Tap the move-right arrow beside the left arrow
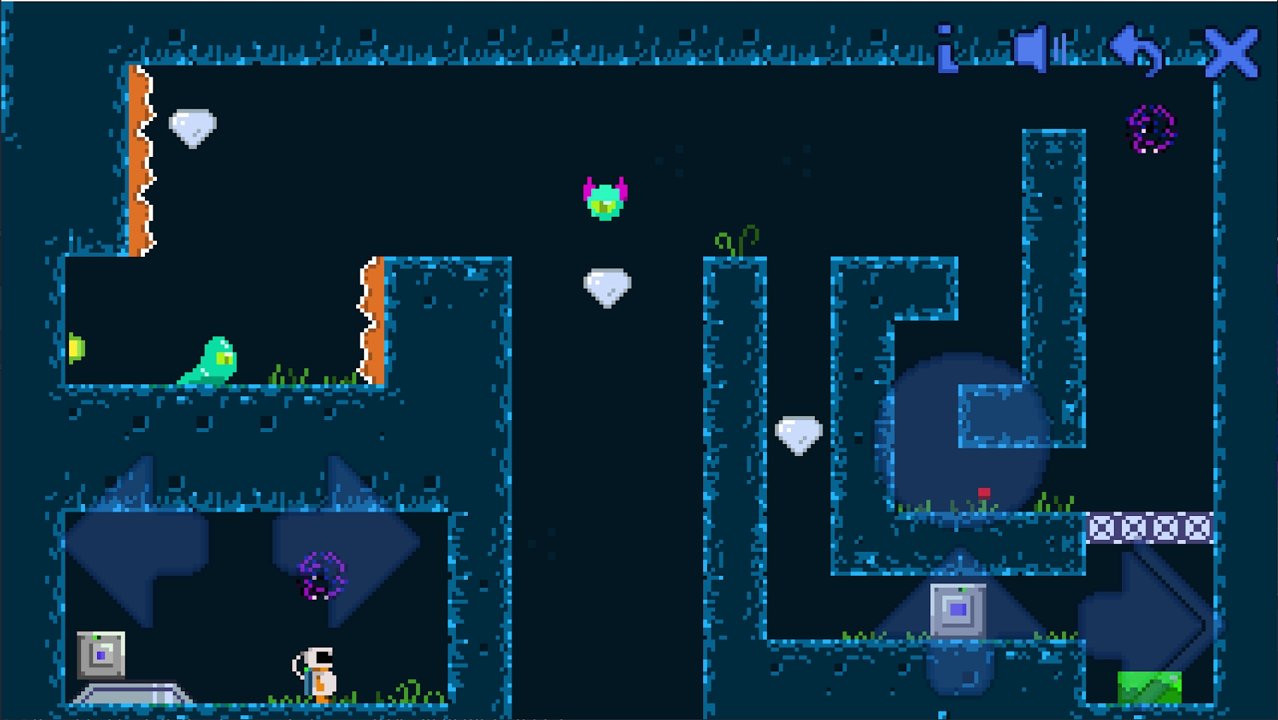 (345, 541)
